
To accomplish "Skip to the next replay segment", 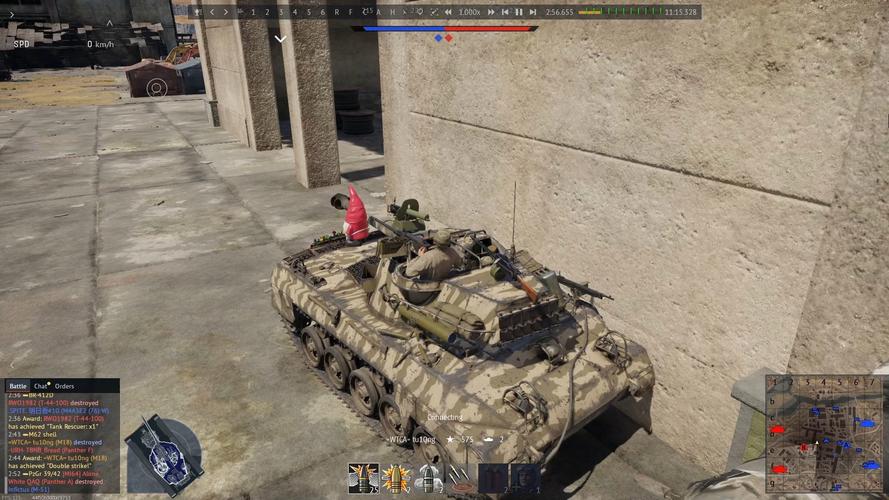I will [532, 12].
